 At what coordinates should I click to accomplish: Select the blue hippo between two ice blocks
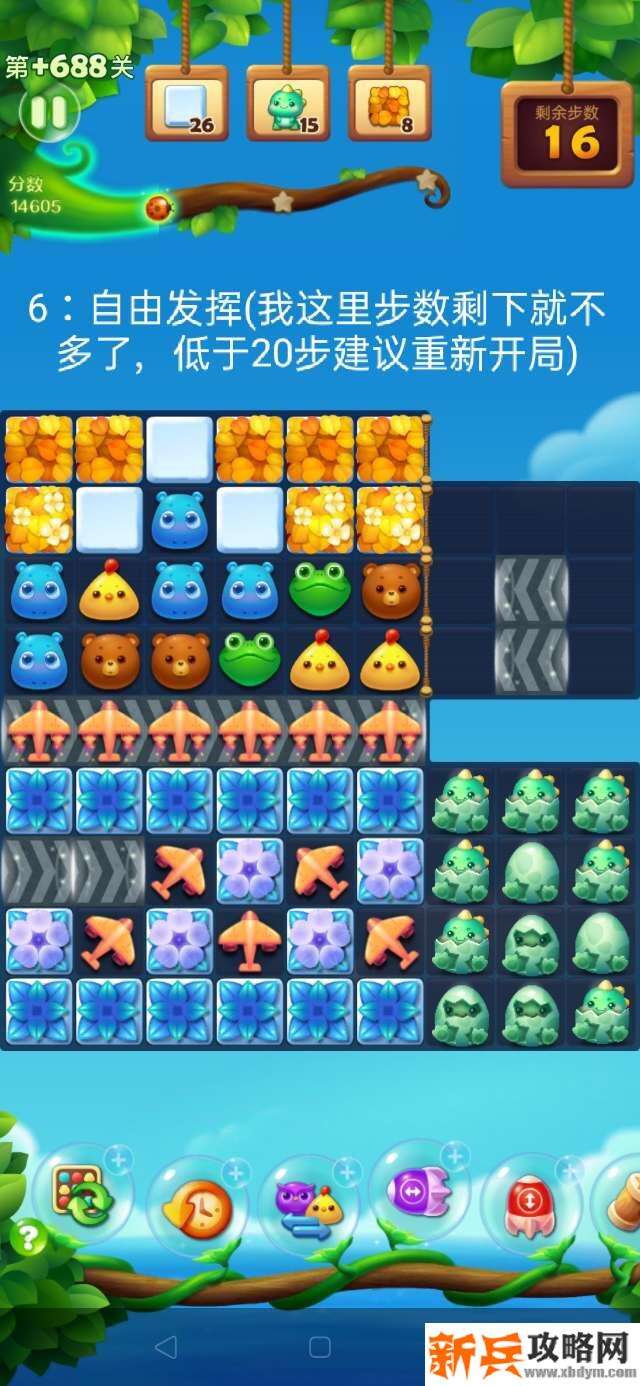tap(180, 520)
